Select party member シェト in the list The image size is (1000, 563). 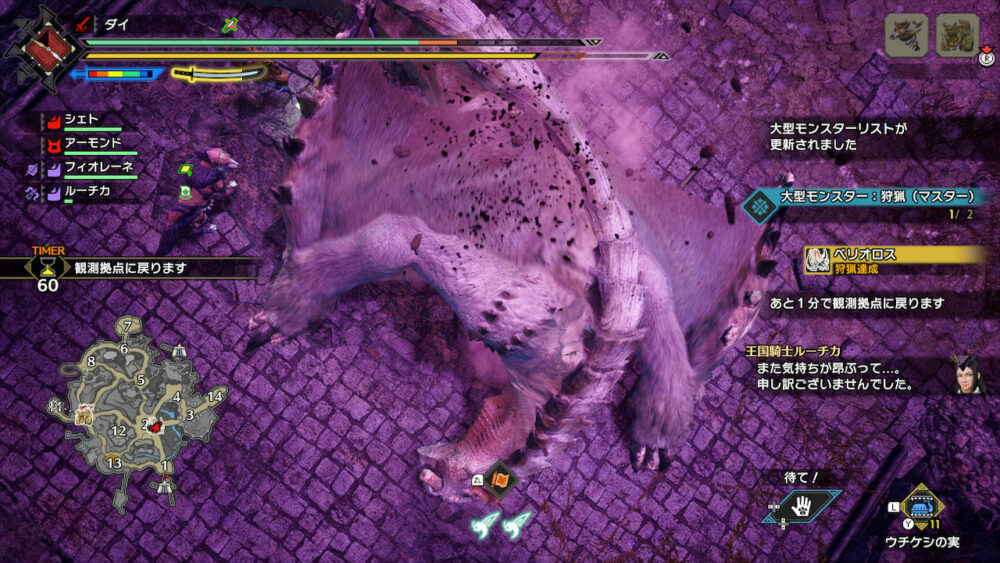(x=82, y=120)
